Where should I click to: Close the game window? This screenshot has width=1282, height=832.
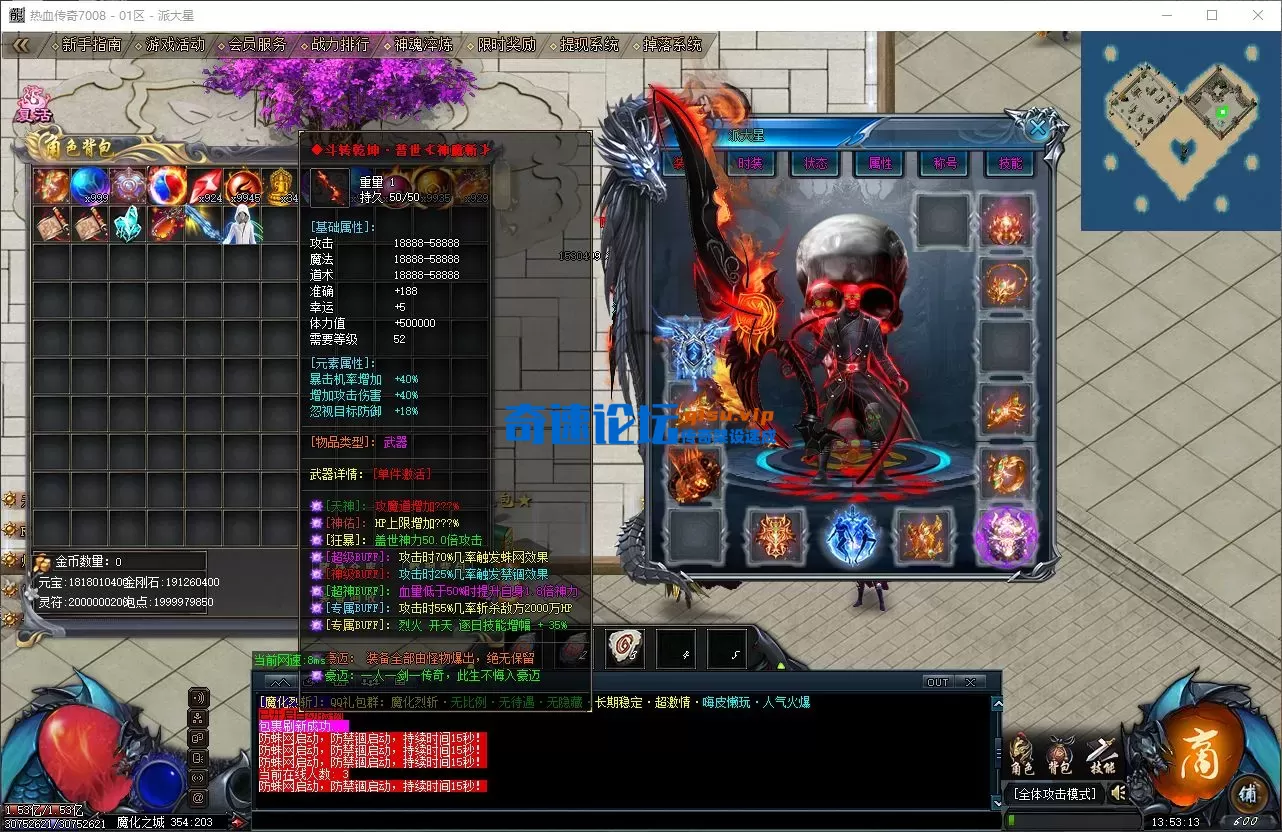tap(1258, 15)
